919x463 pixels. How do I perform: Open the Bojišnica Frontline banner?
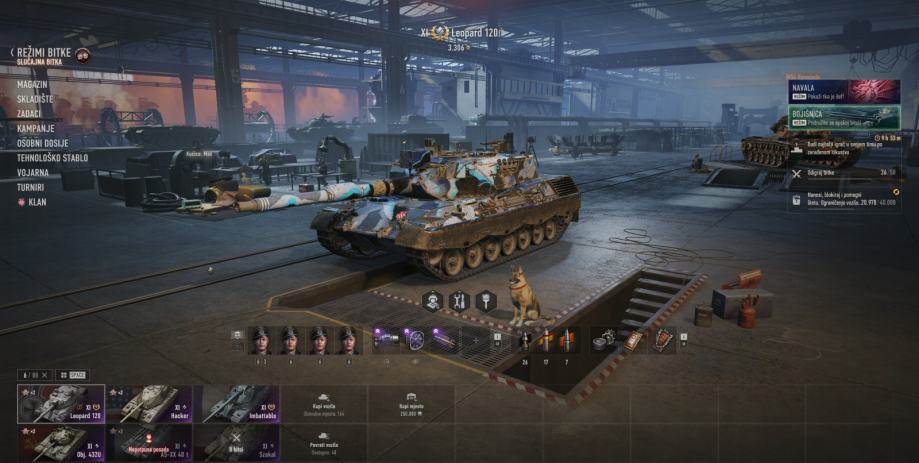tap(843, 118)
